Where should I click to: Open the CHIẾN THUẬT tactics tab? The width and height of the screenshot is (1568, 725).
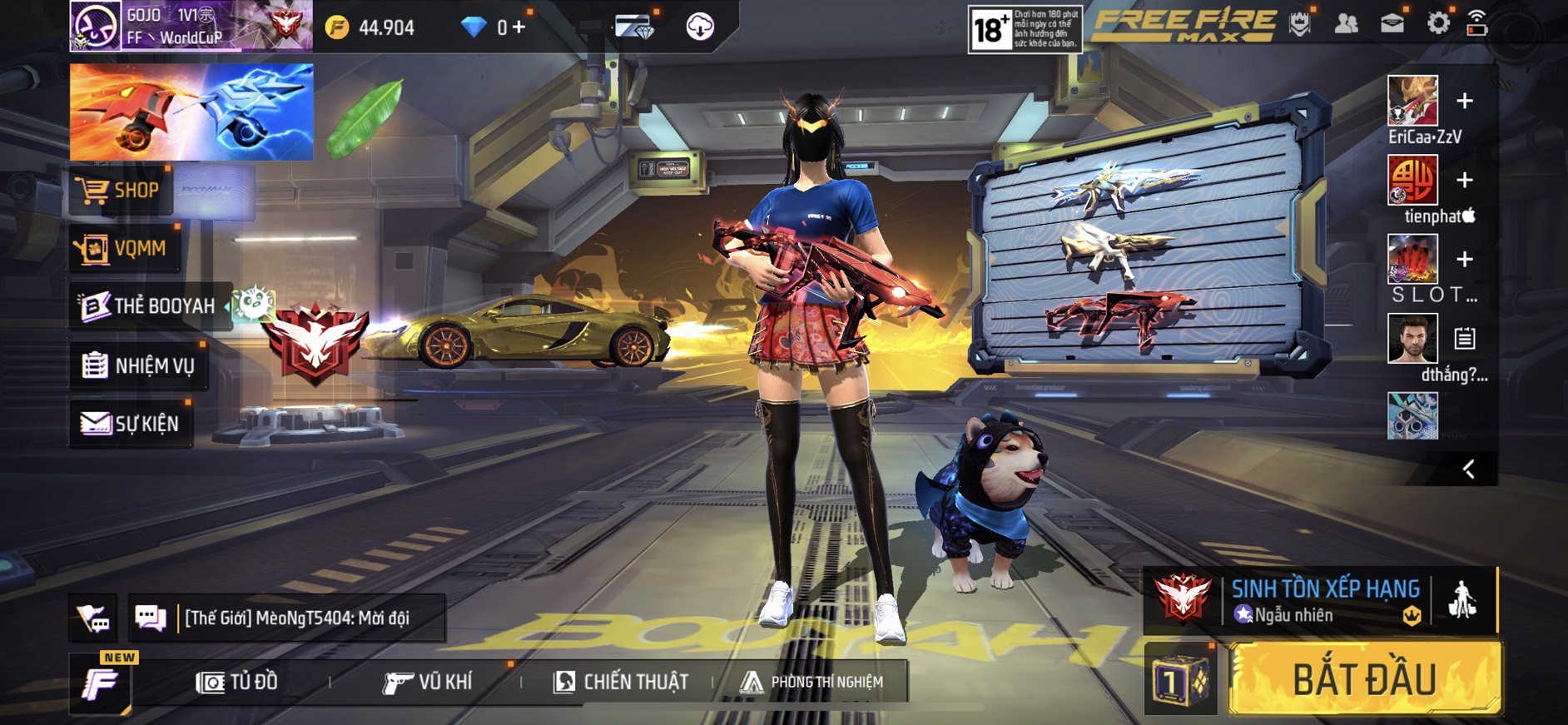(x=621, y=682)
